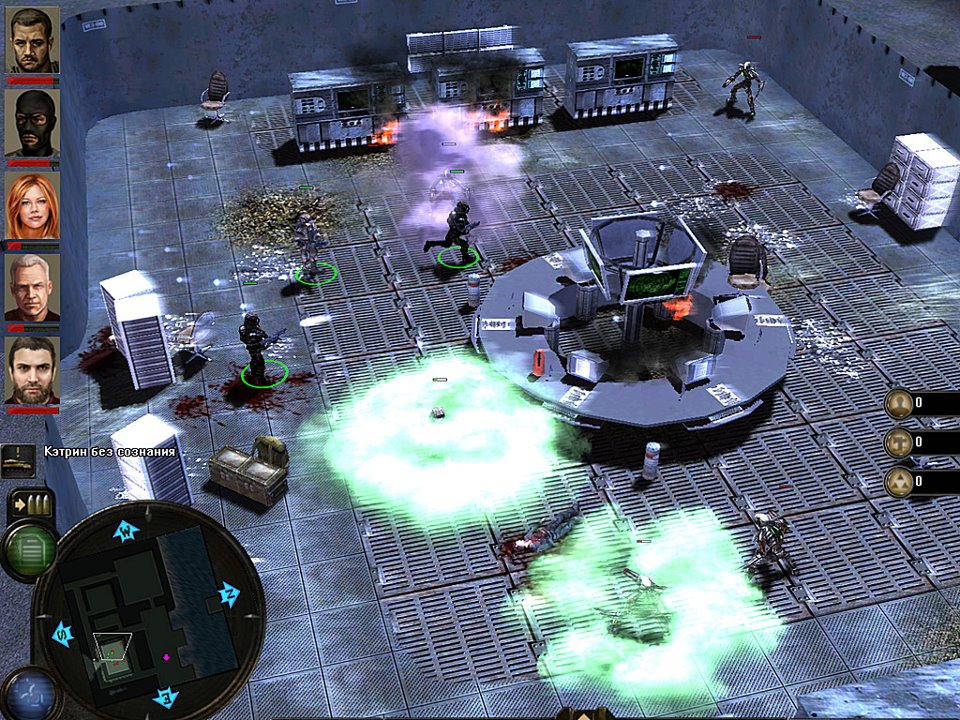Select the running soldier with the green ring
Image resolution: width=960 pixels, height=720 pixels.
pos(457,232)
